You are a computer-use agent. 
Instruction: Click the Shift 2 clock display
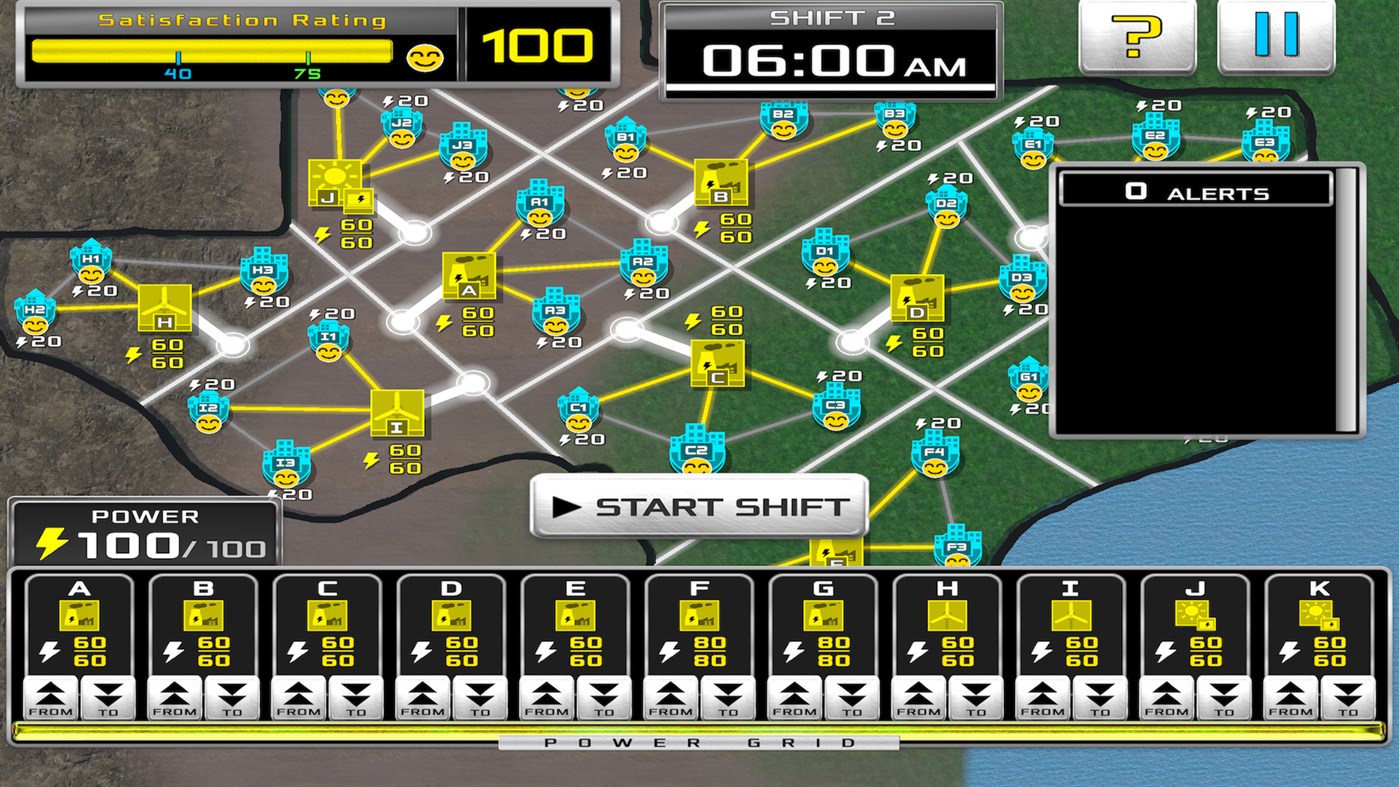click(830, 43)
